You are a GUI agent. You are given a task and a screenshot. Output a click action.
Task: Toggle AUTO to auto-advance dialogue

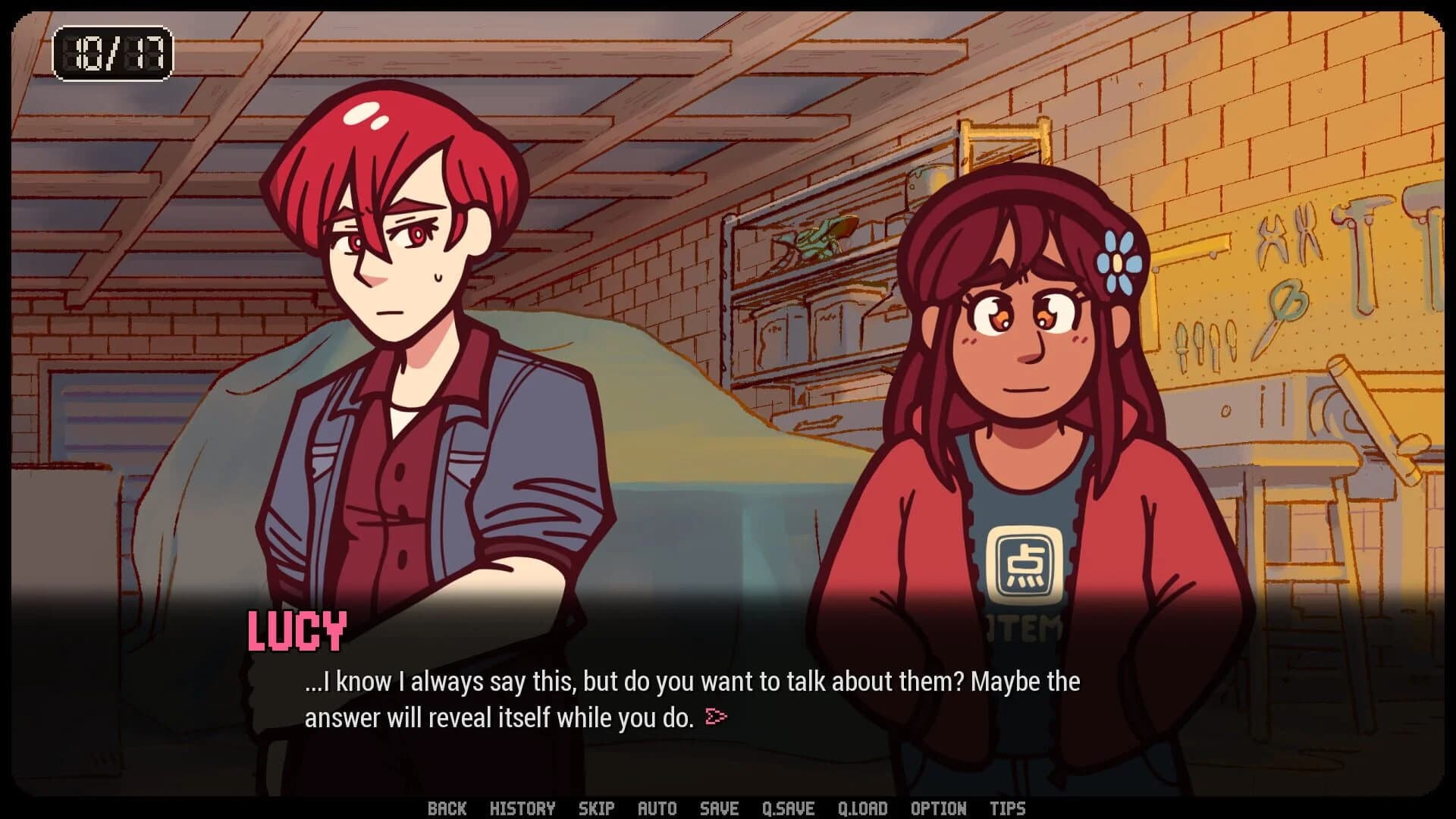coord(657,808)
